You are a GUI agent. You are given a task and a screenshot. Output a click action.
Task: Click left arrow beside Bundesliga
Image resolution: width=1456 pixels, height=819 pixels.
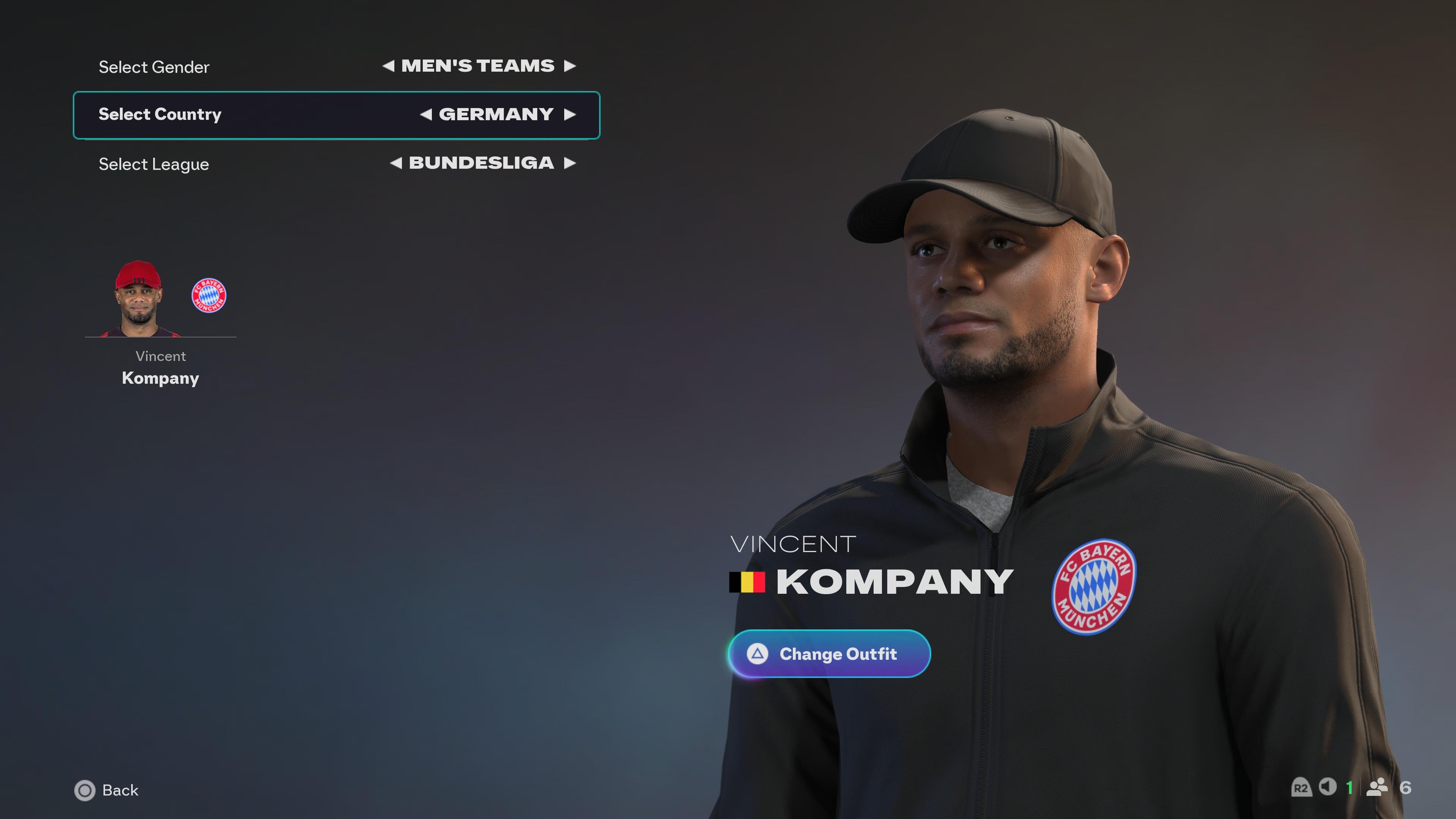395,164
